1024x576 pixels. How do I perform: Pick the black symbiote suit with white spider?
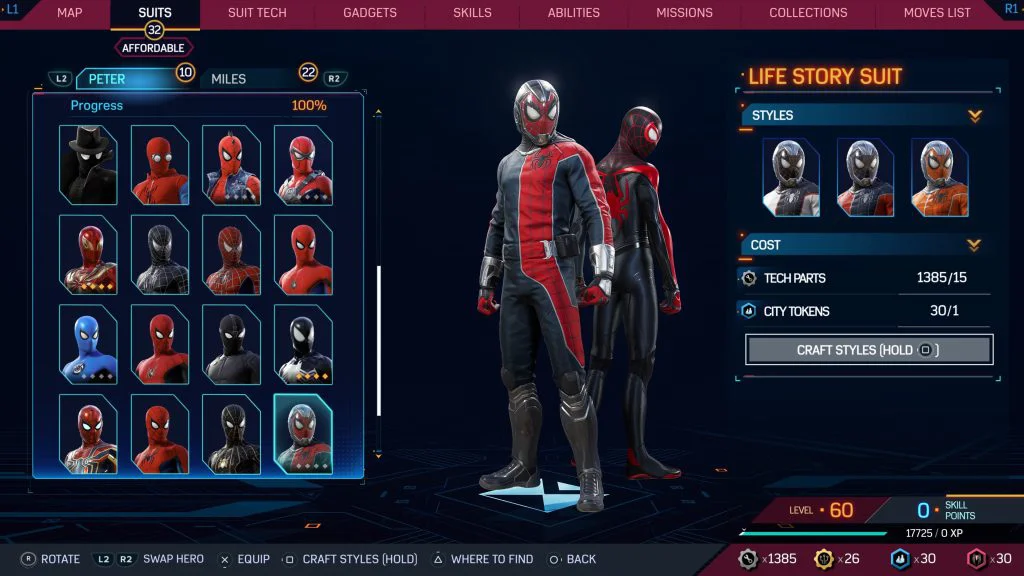click(x=303, y=345)
